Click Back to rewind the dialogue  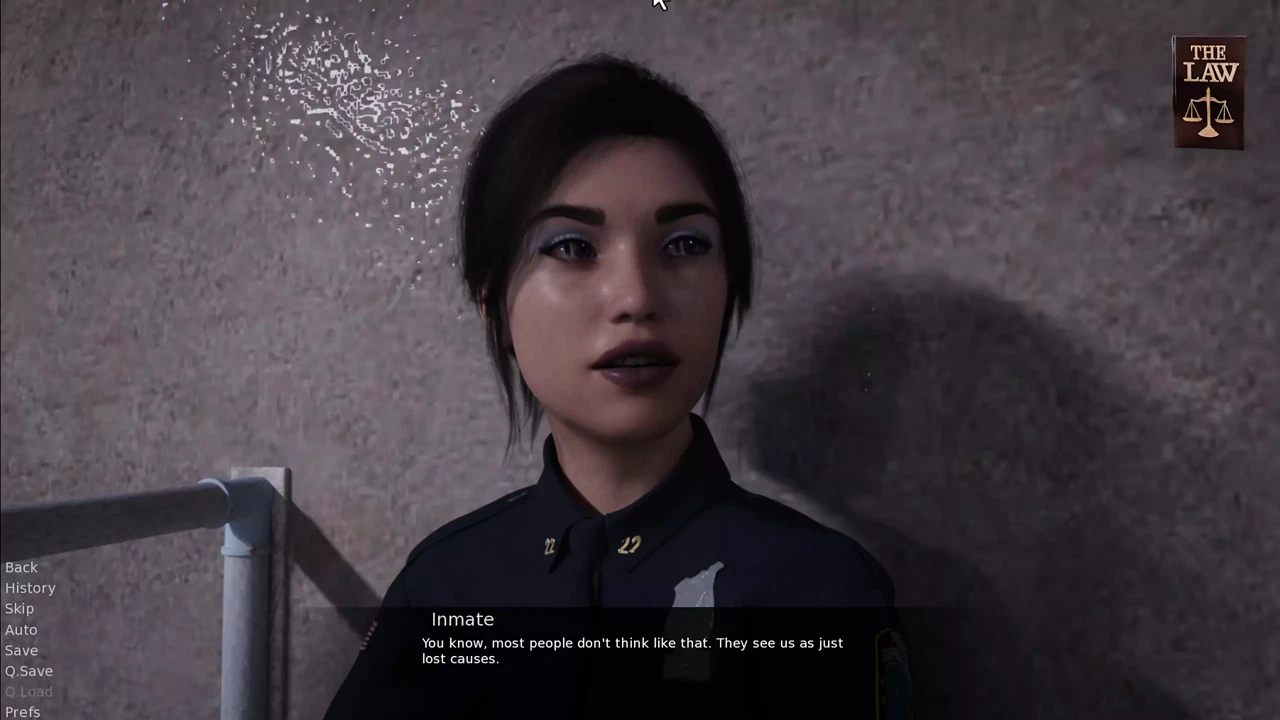21,567
